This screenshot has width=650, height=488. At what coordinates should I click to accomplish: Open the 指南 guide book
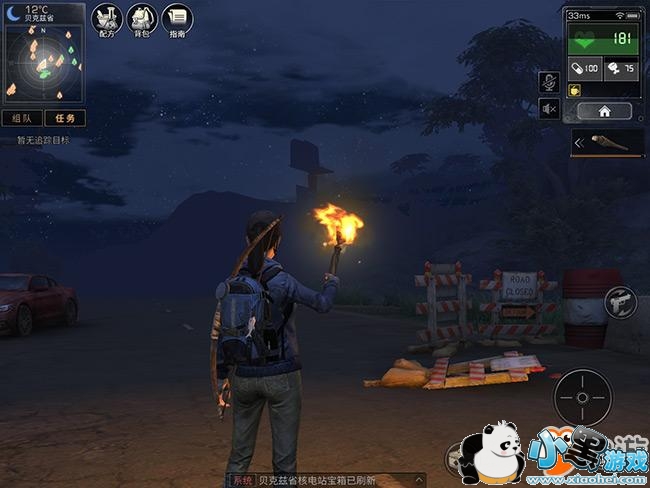177,18
